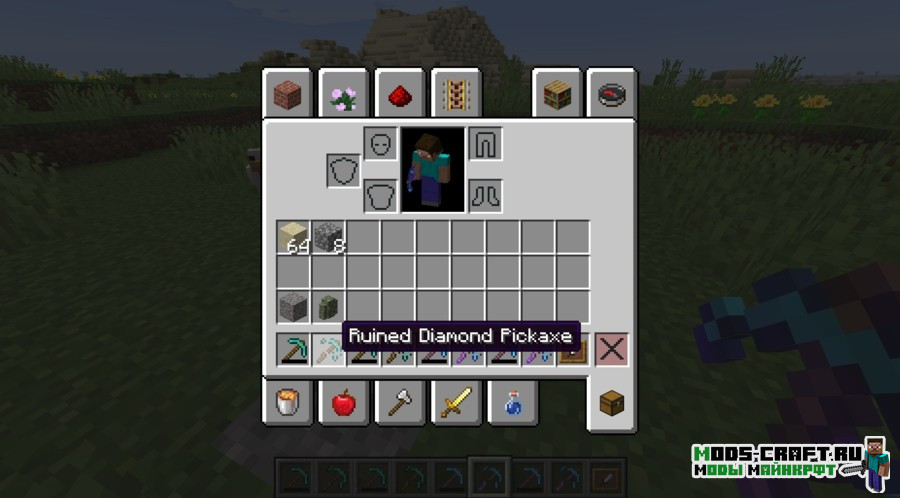Click the boots armor slot
This screenshot has width=900, height=498.
pos(485,194)
